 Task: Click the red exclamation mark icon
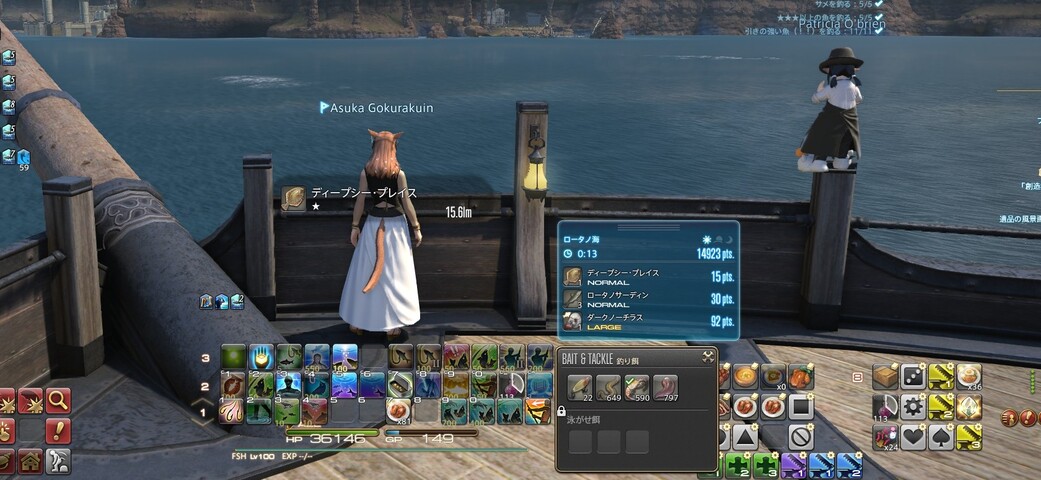pyautogui.click(x=58, y=431)
